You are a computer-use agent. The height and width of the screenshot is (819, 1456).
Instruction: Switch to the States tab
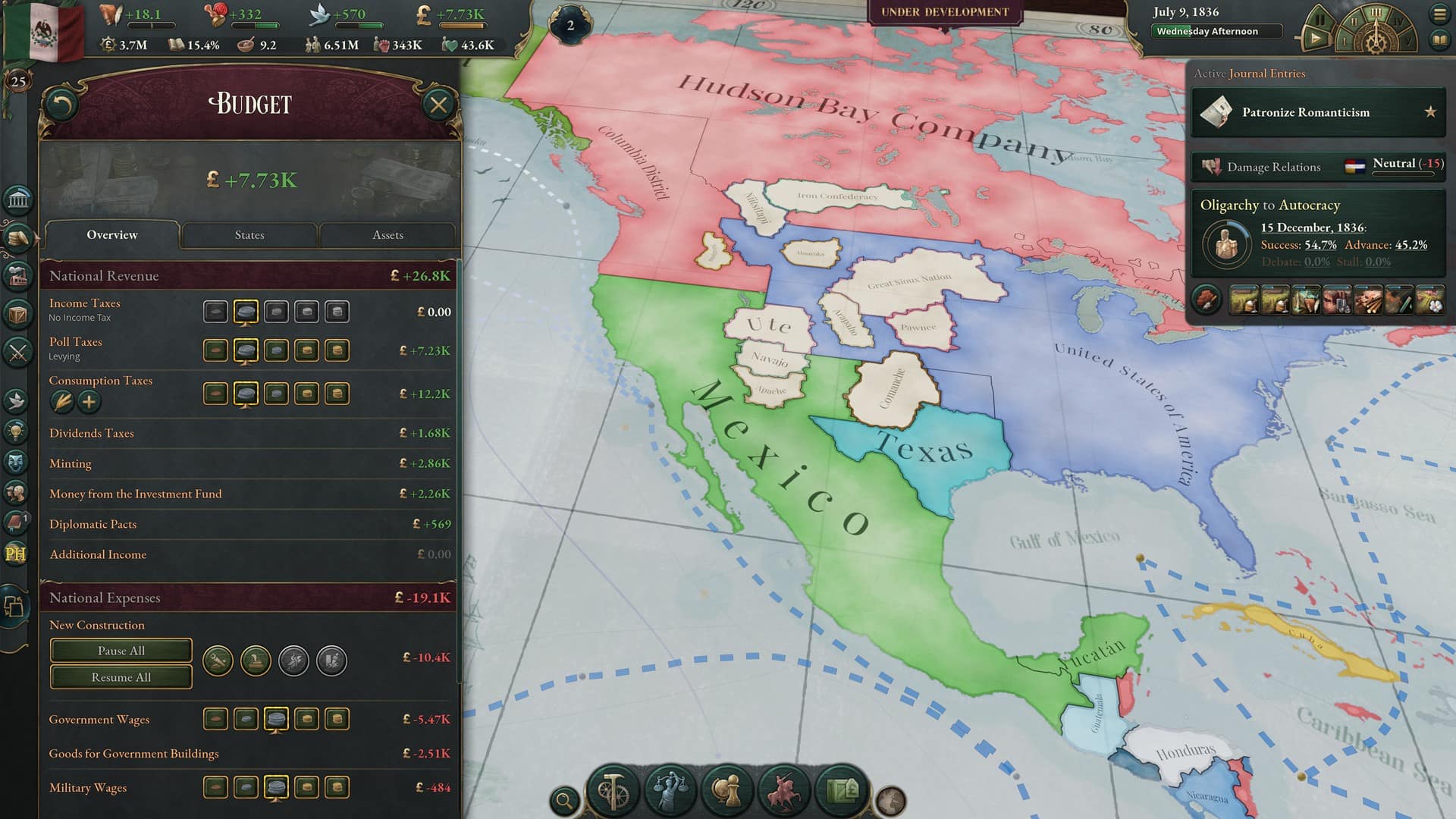[x=249, y=235]
